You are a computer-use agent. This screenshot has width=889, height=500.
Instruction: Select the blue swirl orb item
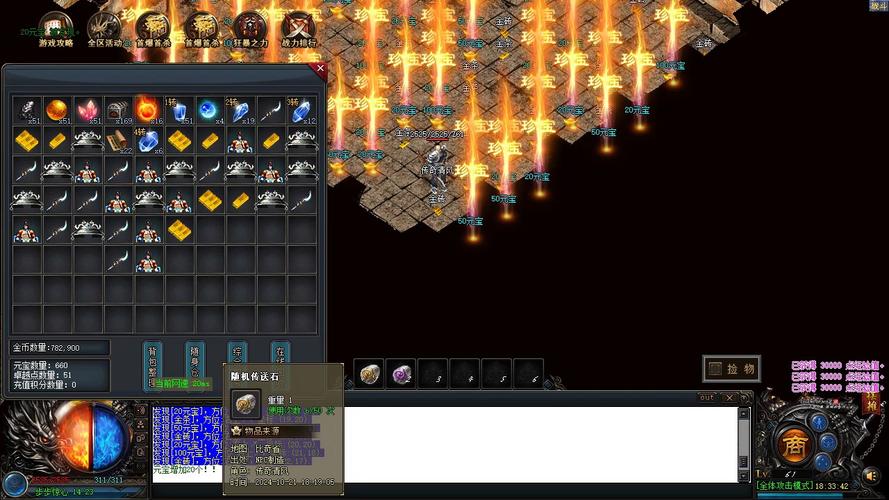(209, 110)
